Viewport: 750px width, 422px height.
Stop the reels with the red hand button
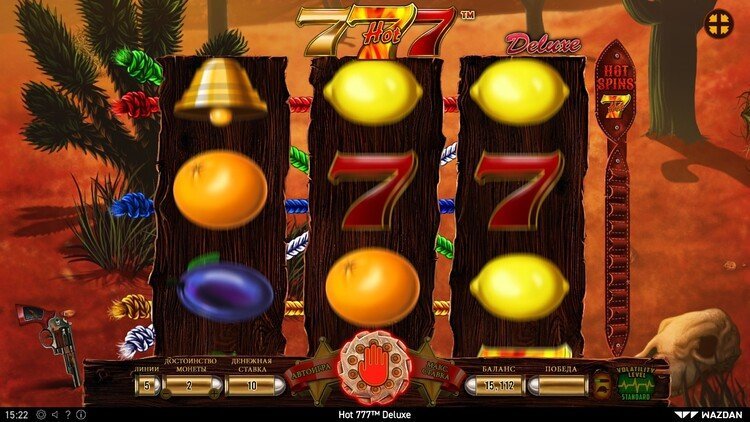375,366
